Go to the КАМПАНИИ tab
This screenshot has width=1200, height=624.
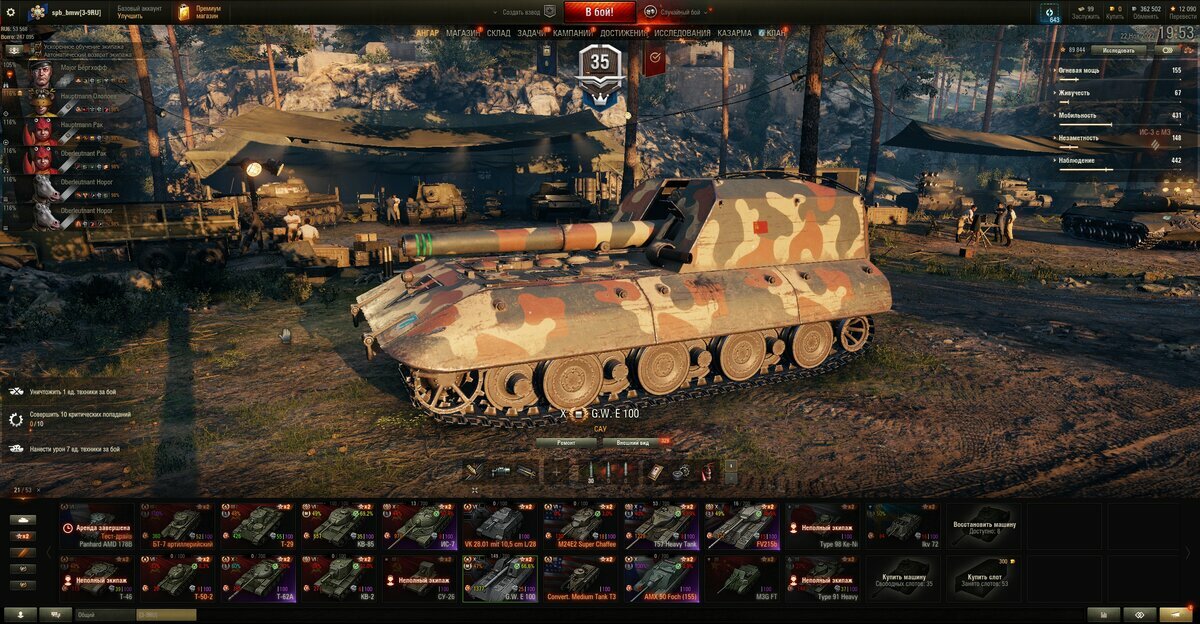pyautogui.click(x=572, y=33)
